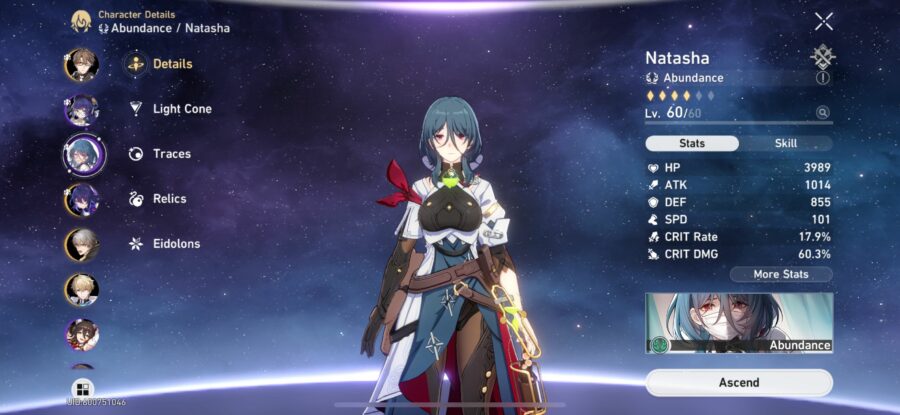Show More Stats

[x=780, y=274]
